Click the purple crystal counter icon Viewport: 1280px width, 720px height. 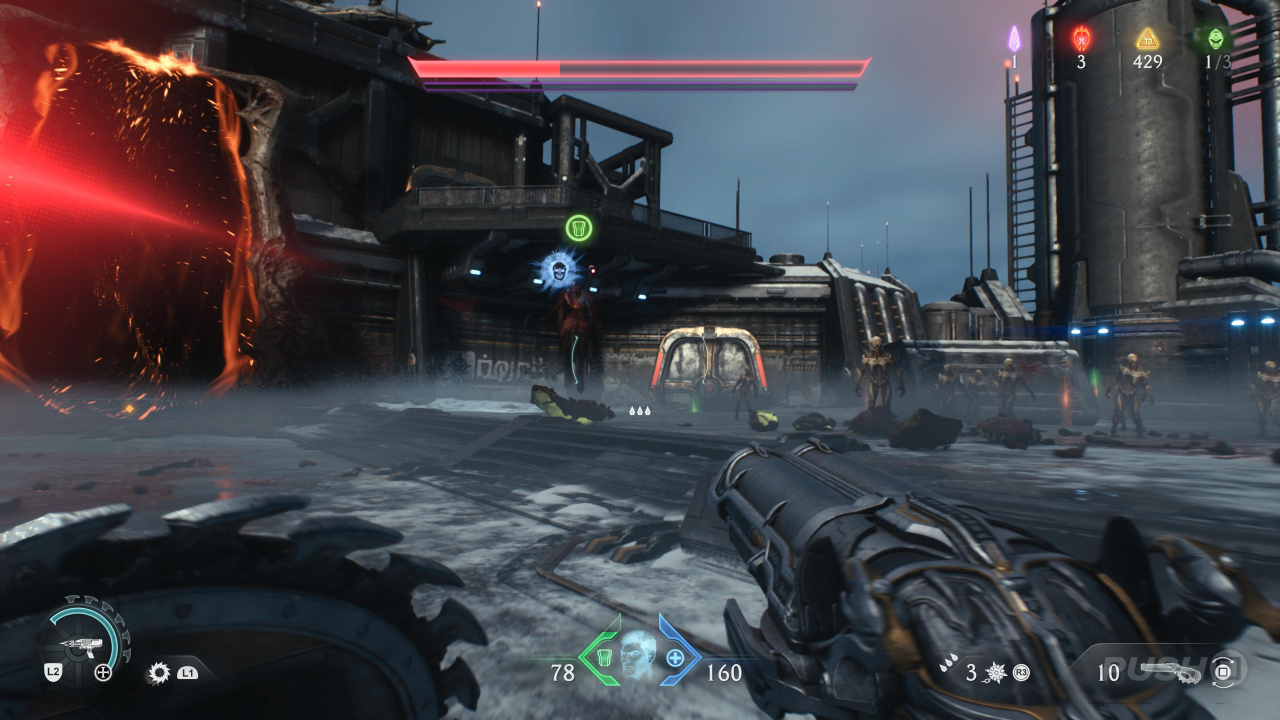click(1014, 39)
